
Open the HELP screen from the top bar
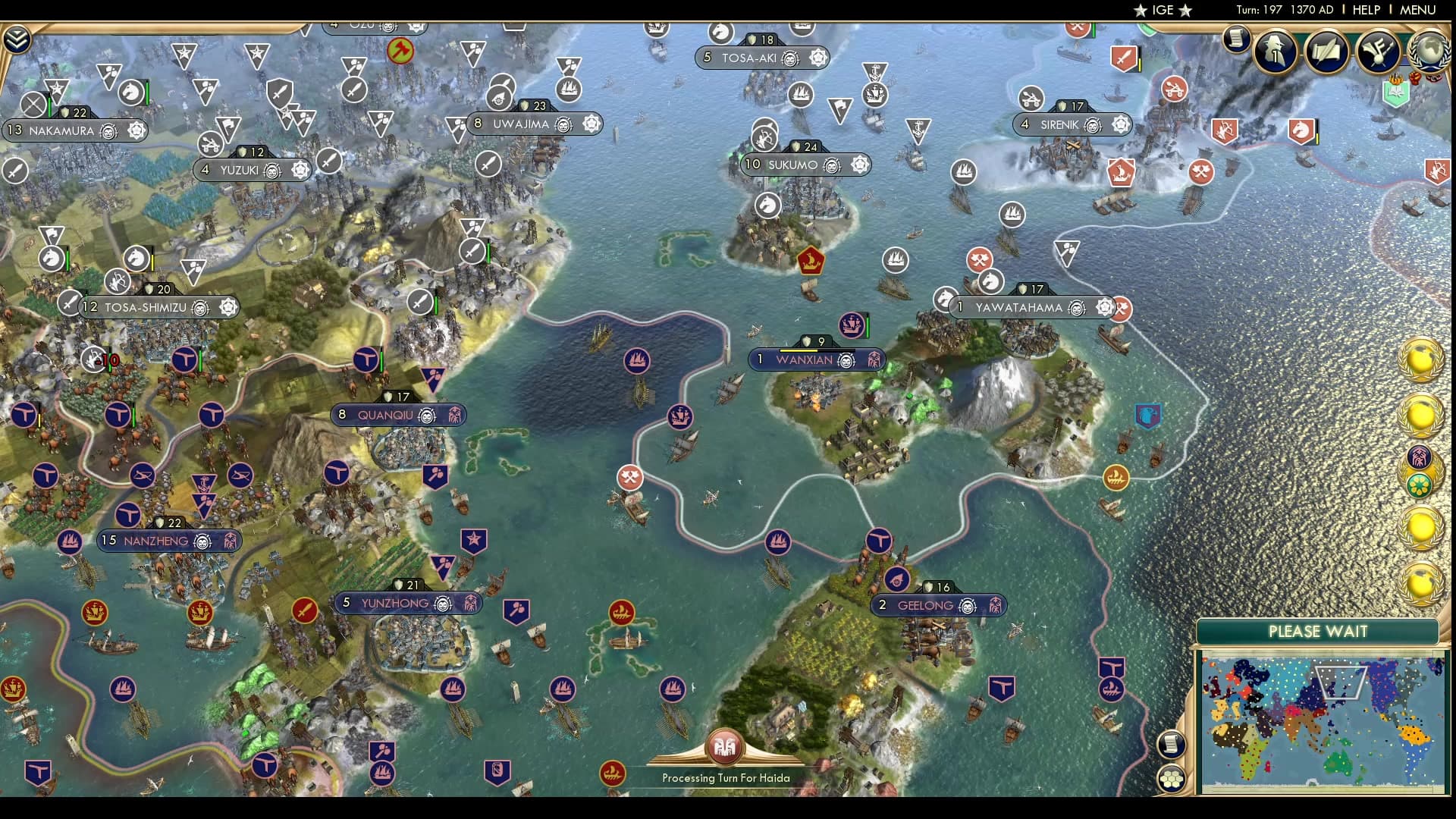pyautogui.click(x=1363, y=10)
